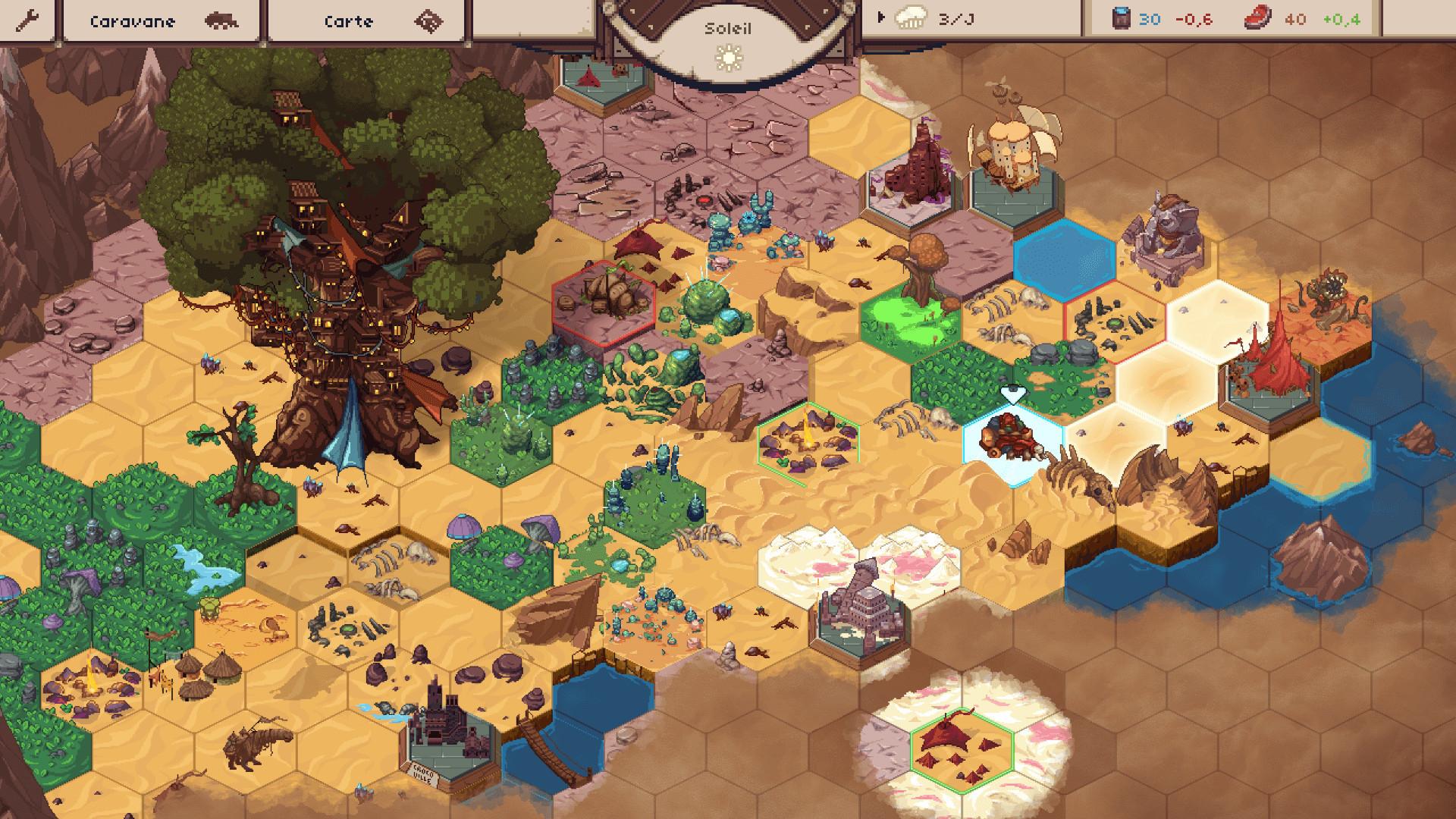Select the Soleil weather indicator
Viewport: 1456px width, 819px height.
[729, 43]
